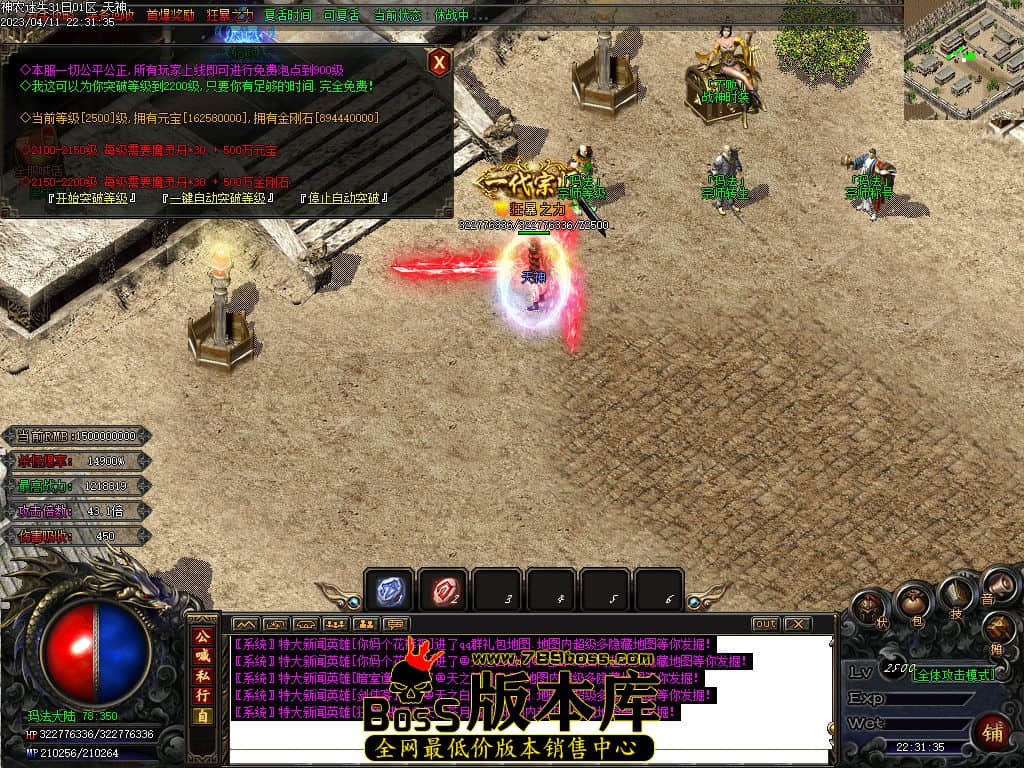Open character status with the 状 helmet icon

tap(869, 609)
